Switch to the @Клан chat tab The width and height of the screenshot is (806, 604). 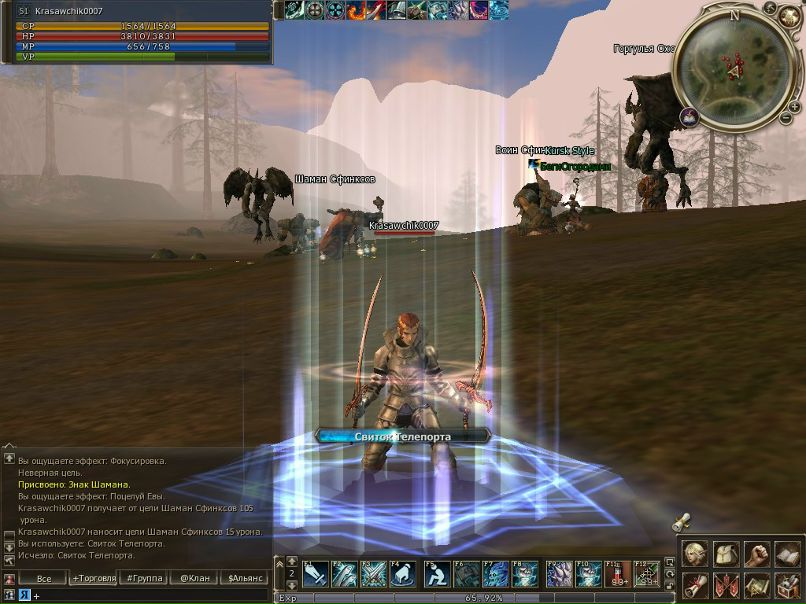(x=194, y=578)
